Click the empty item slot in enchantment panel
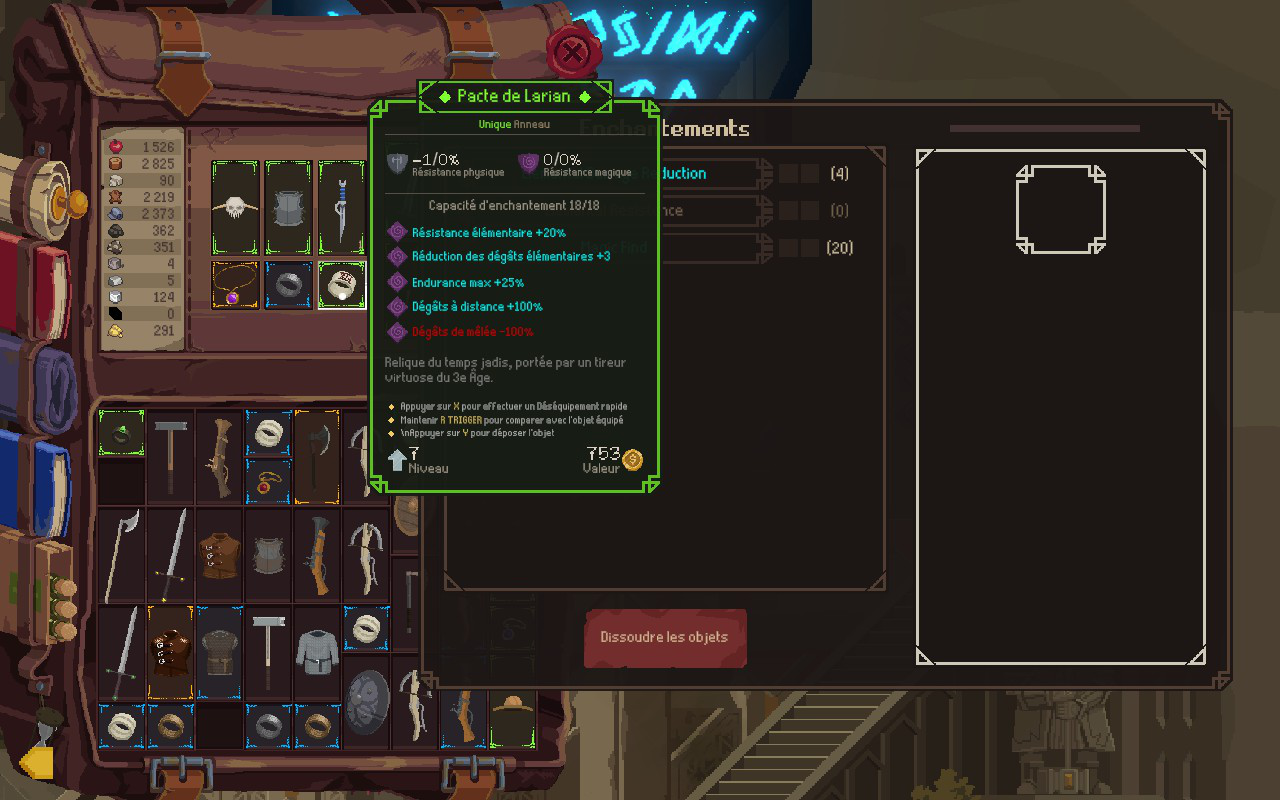1280x800 pixels. click(x=1060, y=210)
